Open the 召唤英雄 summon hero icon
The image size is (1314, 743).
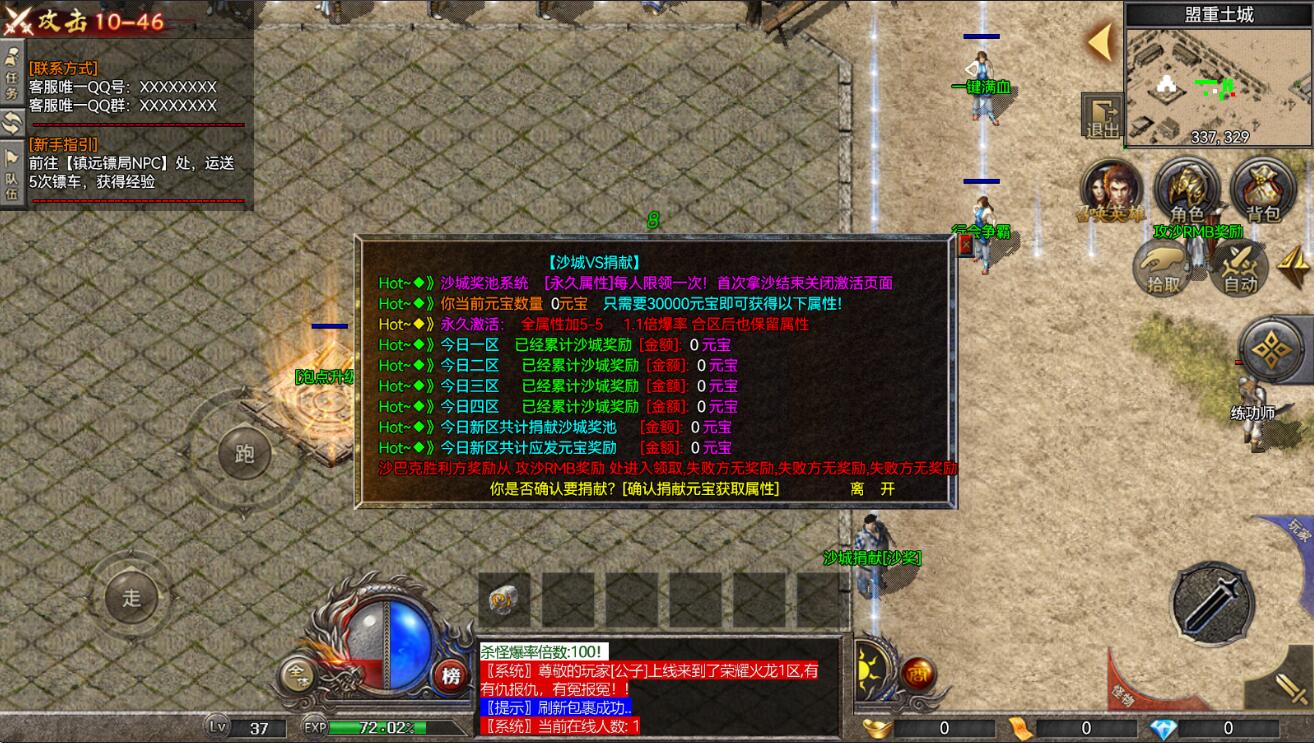1110,189
